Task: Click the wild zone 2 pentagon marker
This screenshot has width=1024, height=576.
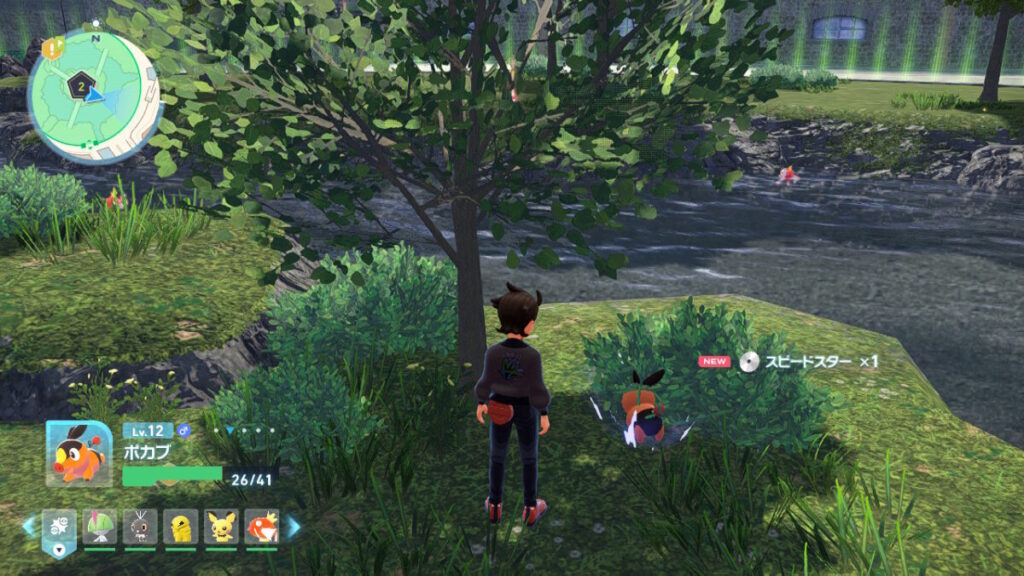Action: pos(79,88)
